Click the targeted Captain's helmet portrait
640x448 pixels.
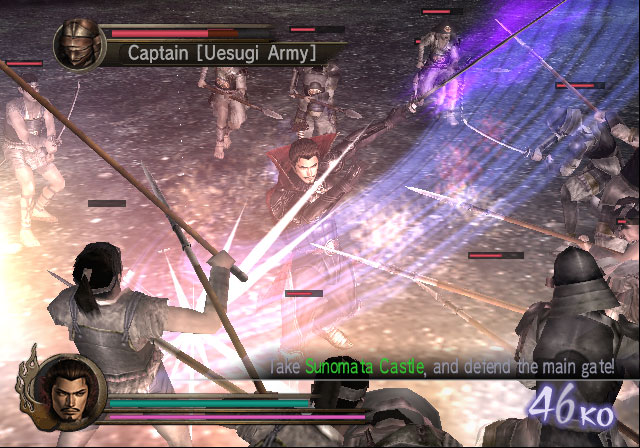coord(81,45)
